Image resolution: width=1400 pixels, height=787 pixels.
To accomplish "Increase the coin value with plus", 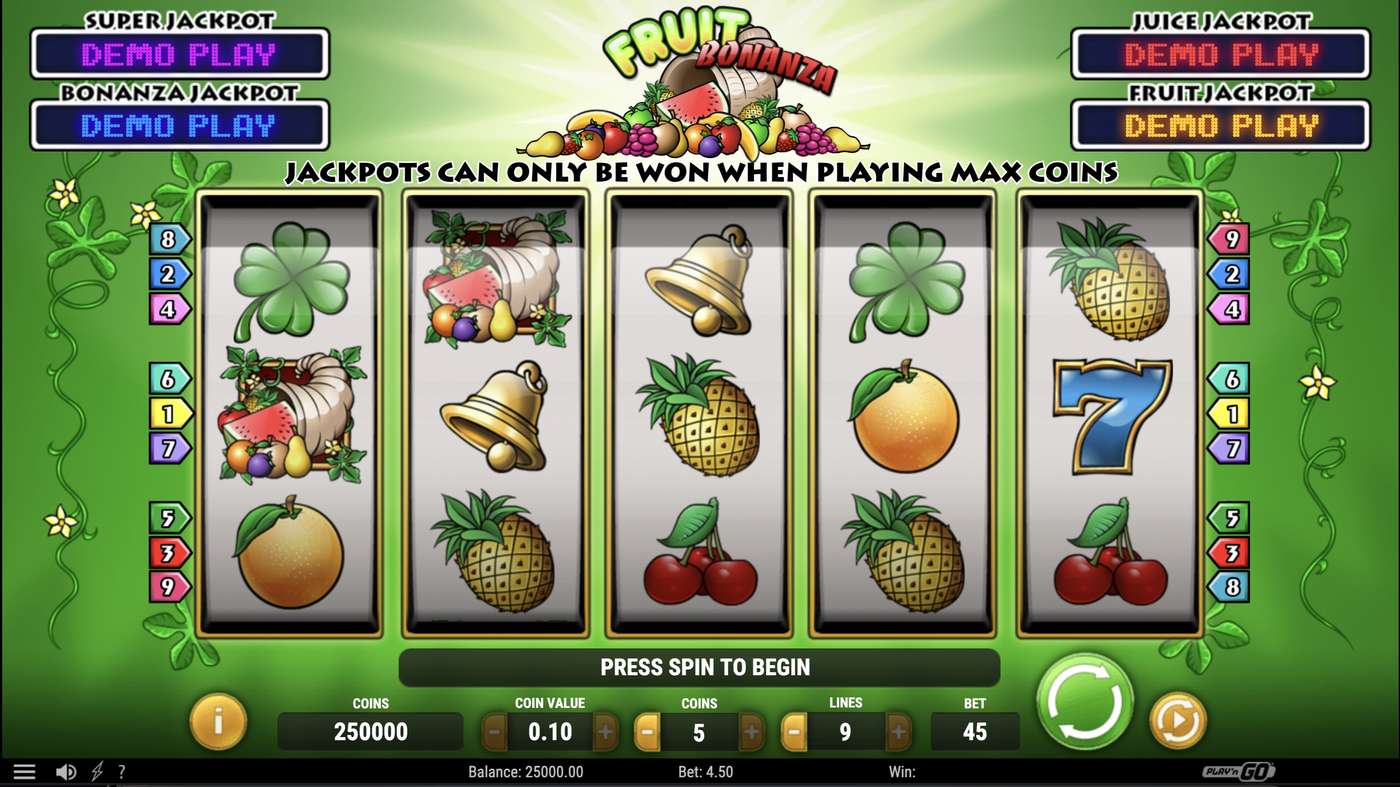I will 607,731.
